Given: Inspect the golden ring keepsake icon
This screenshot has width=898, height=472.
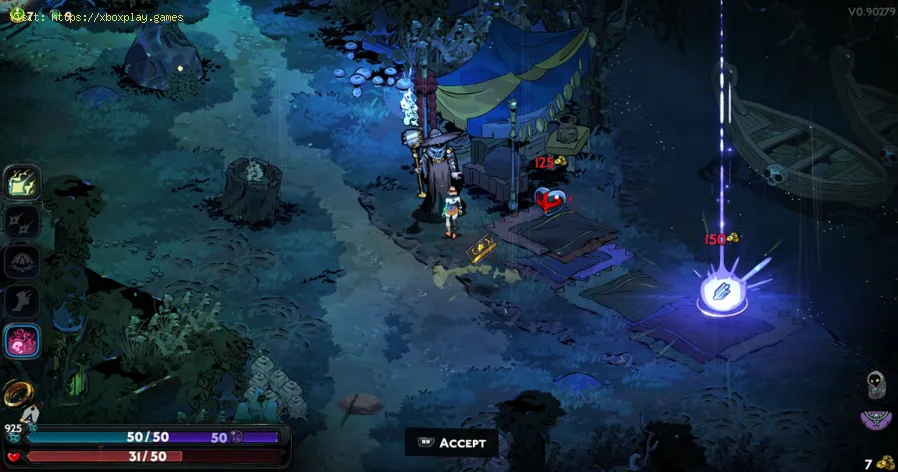Looking at the screenshot, I should [x=17, y=393].
